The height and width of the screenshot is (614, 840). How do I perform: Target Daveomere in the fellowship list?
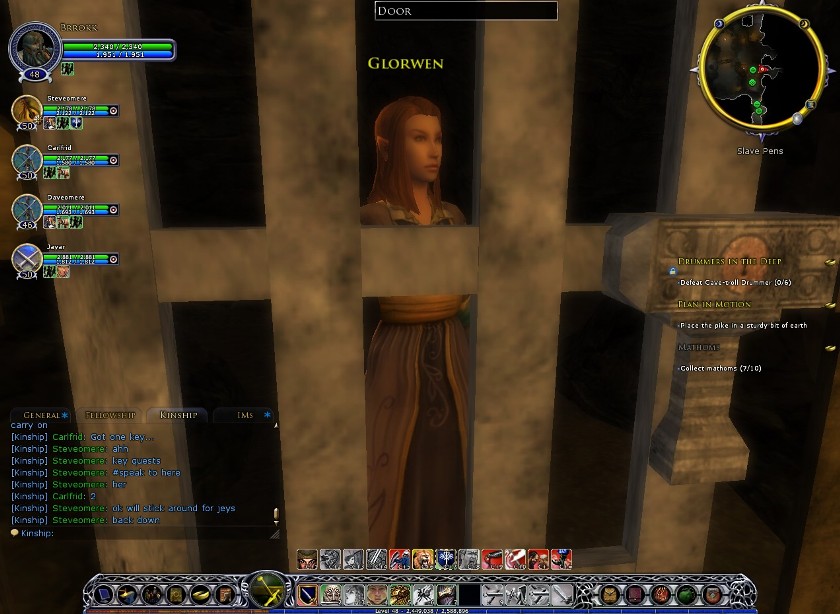pos(27,209)
